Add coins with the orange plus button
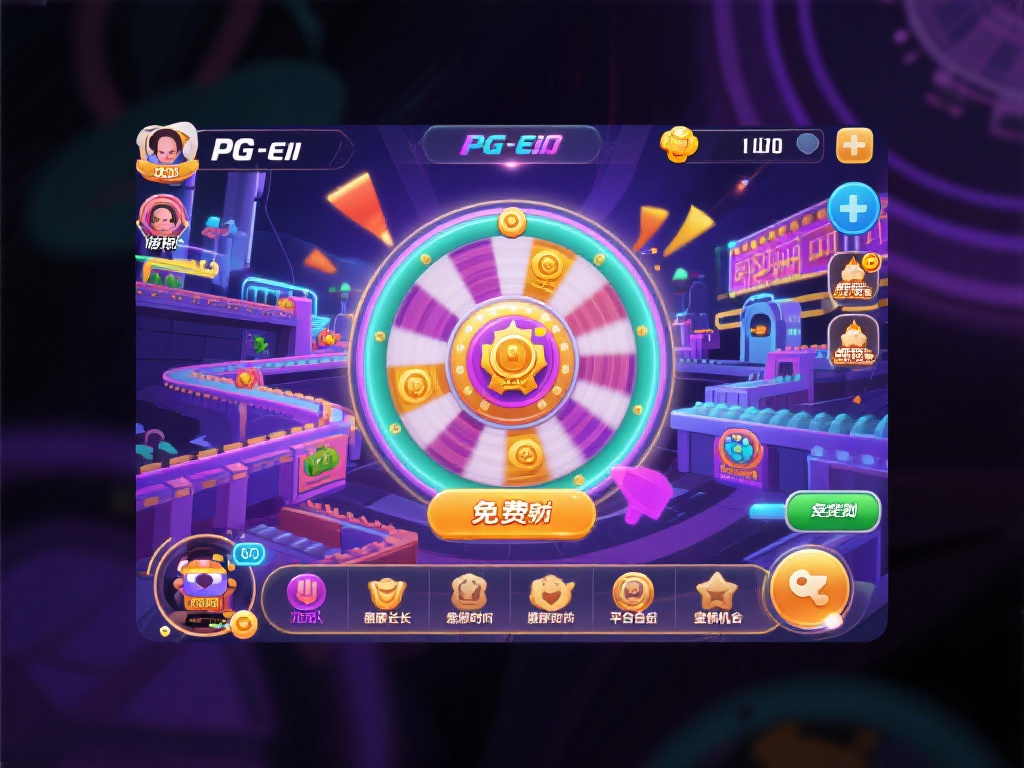 coord(854,146)
